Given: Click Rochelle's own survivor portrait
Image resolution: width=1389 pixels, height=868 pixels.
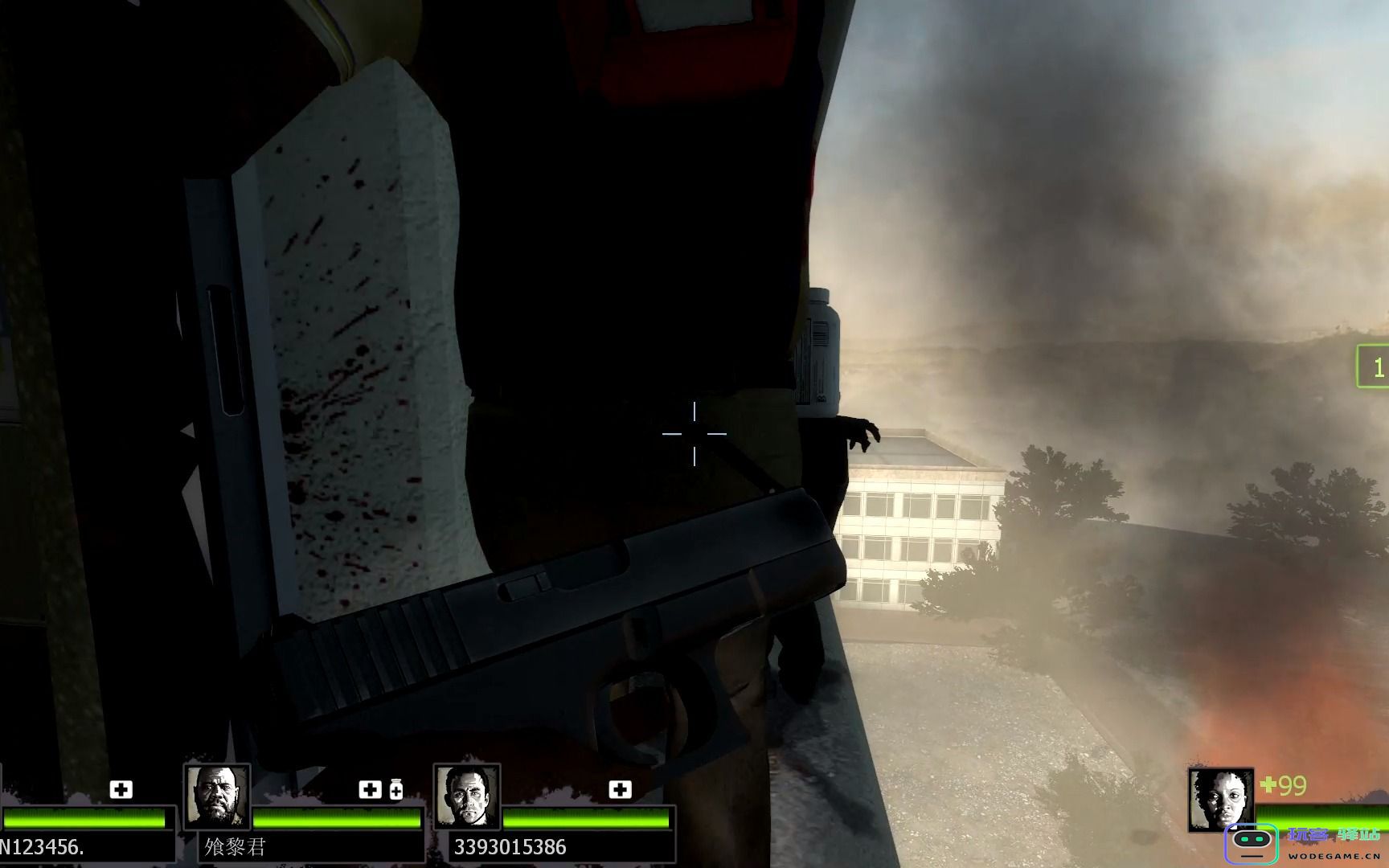Looking at the screenshot, I should 1221,800.
